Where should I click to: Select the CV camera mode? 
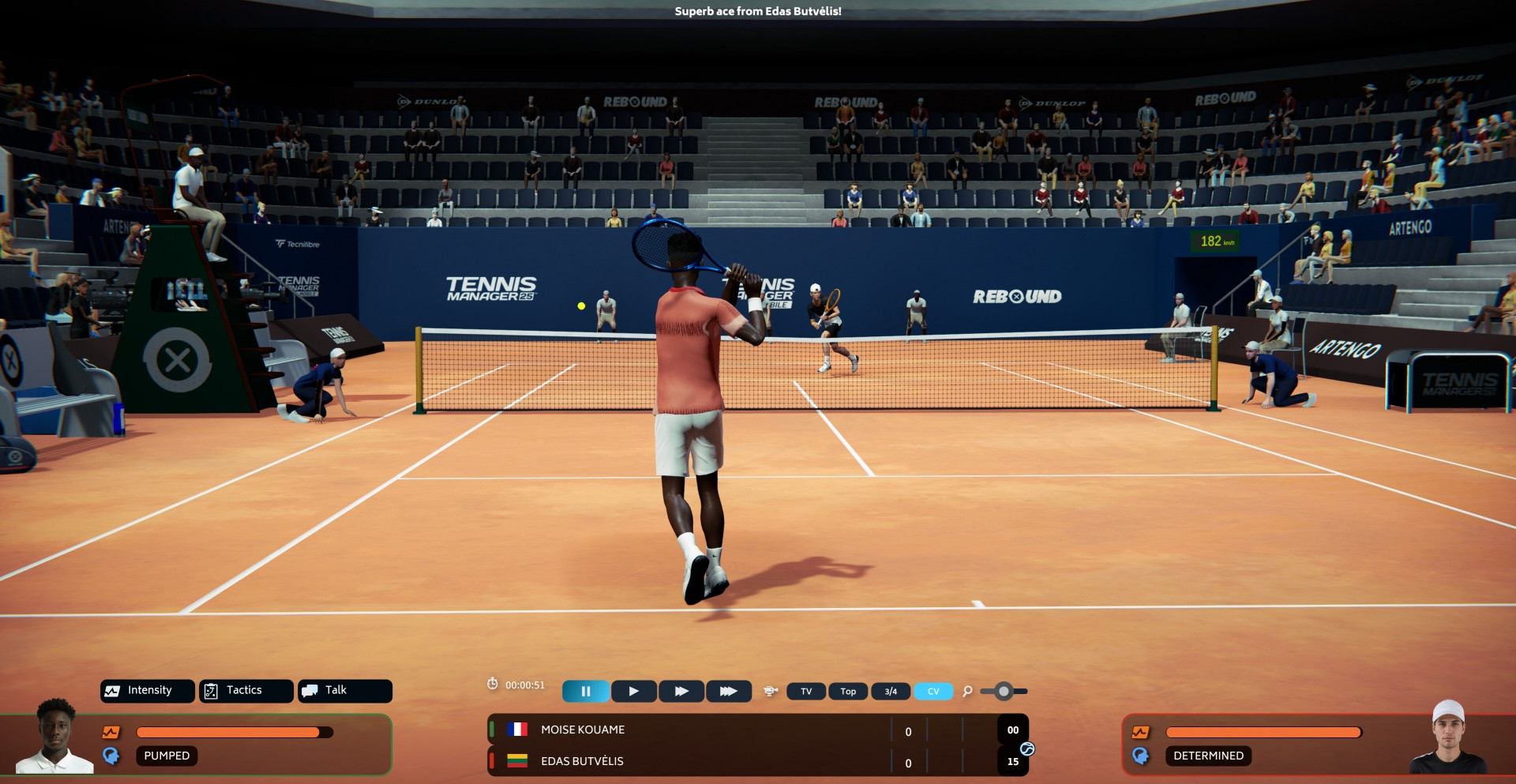(933, 692)
